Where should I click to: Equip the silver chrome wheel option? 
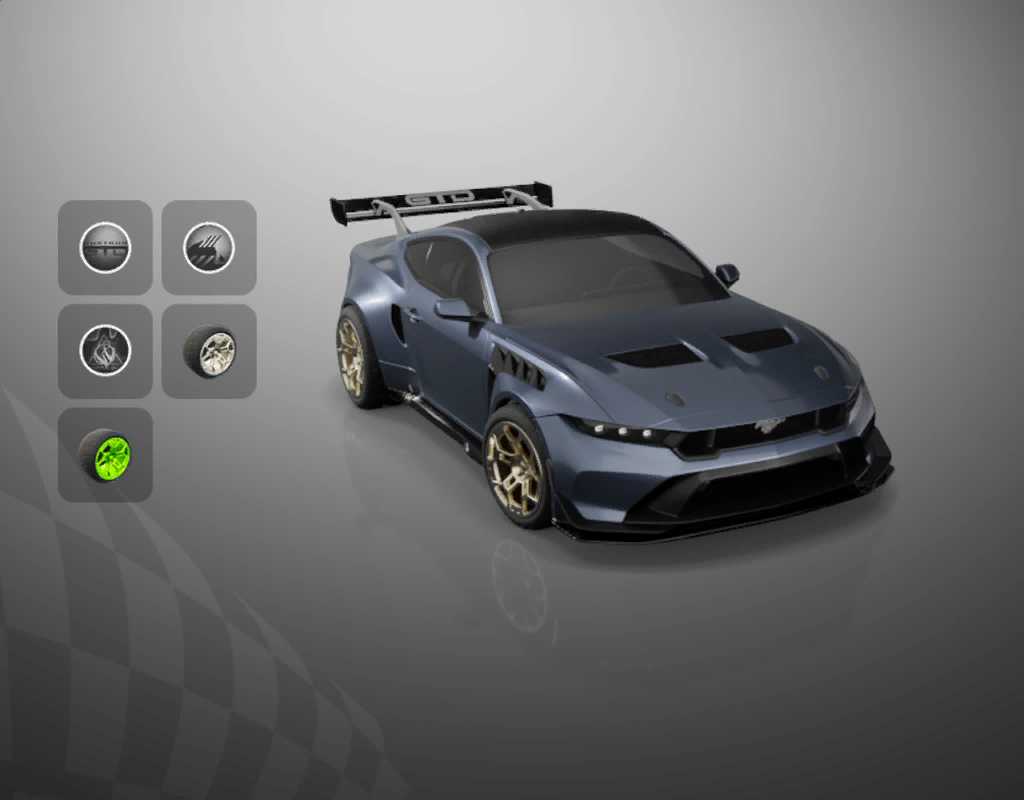pos(209,351)
